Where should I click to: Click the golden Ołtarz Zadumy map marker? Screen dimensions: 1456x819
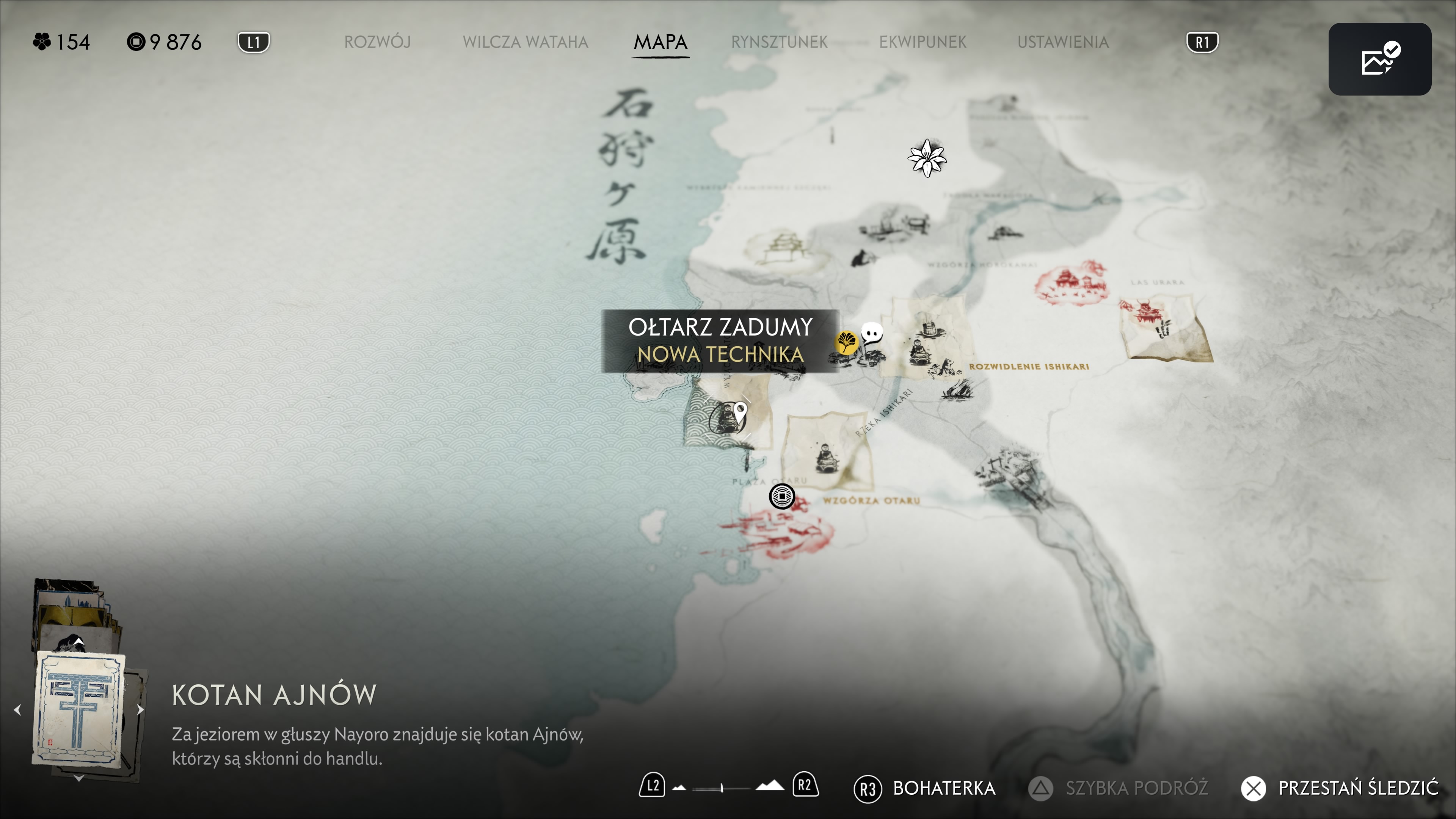pyautogui.click(x=846, y=342)
